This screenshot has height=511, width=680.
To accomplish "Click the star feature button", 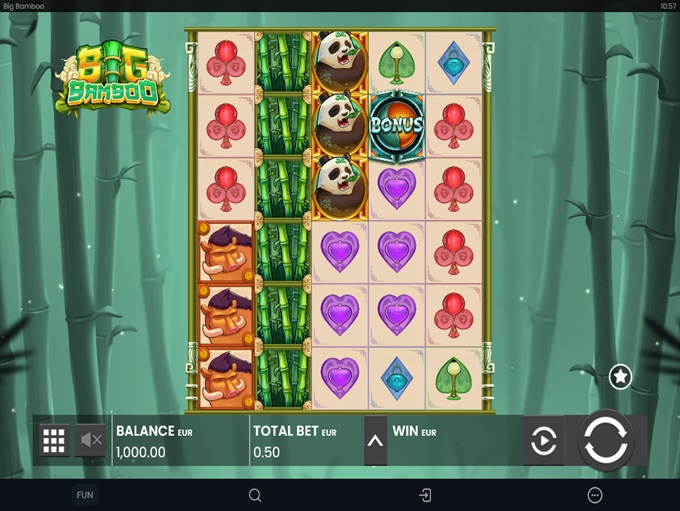I will click(620, 376).
